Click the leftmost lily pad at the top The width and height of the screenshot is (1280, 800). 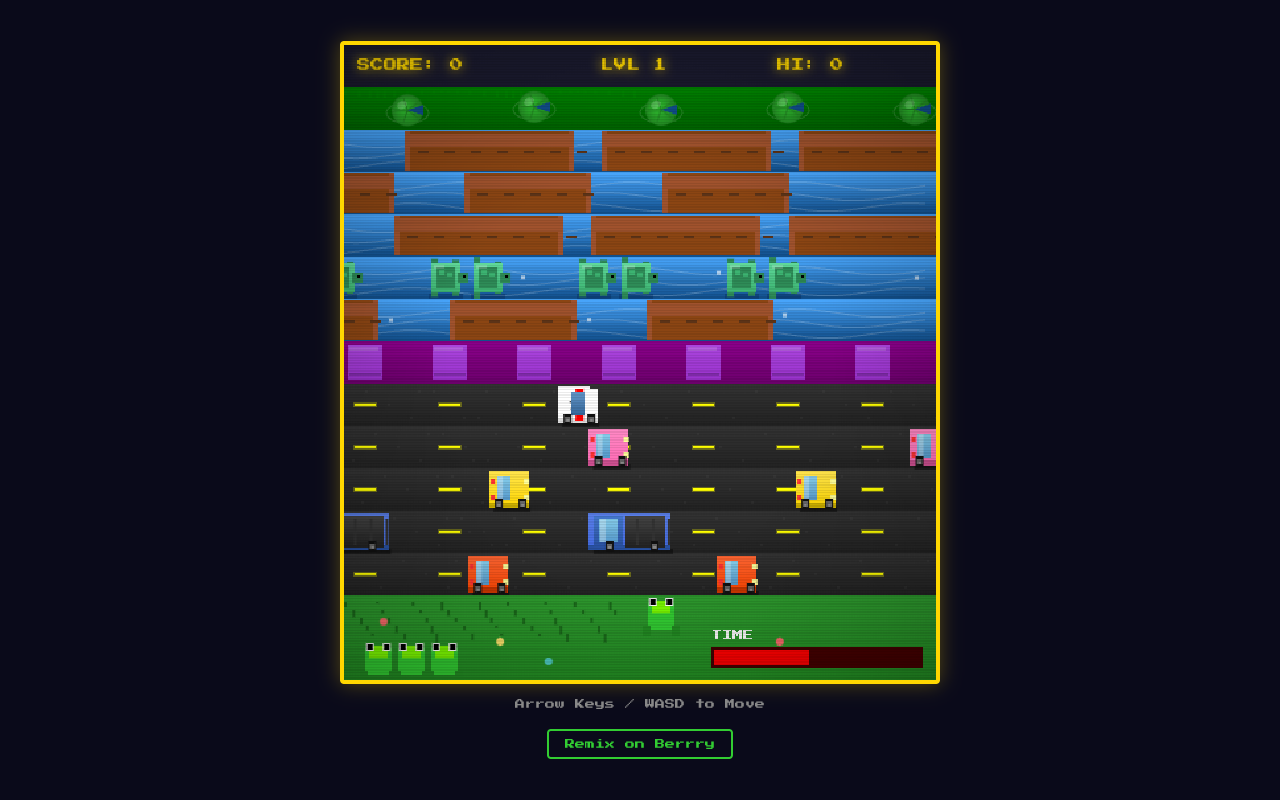tap(408, 108)
